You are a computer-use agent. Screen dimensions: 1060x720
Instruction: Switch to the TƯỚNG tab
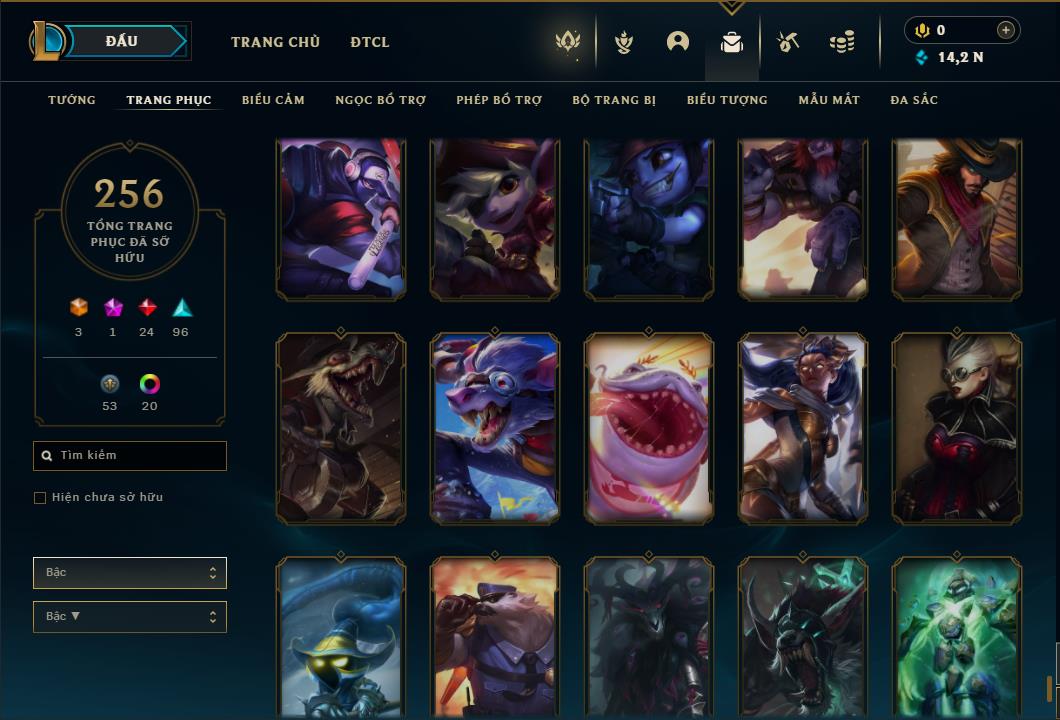pos(72,100)
